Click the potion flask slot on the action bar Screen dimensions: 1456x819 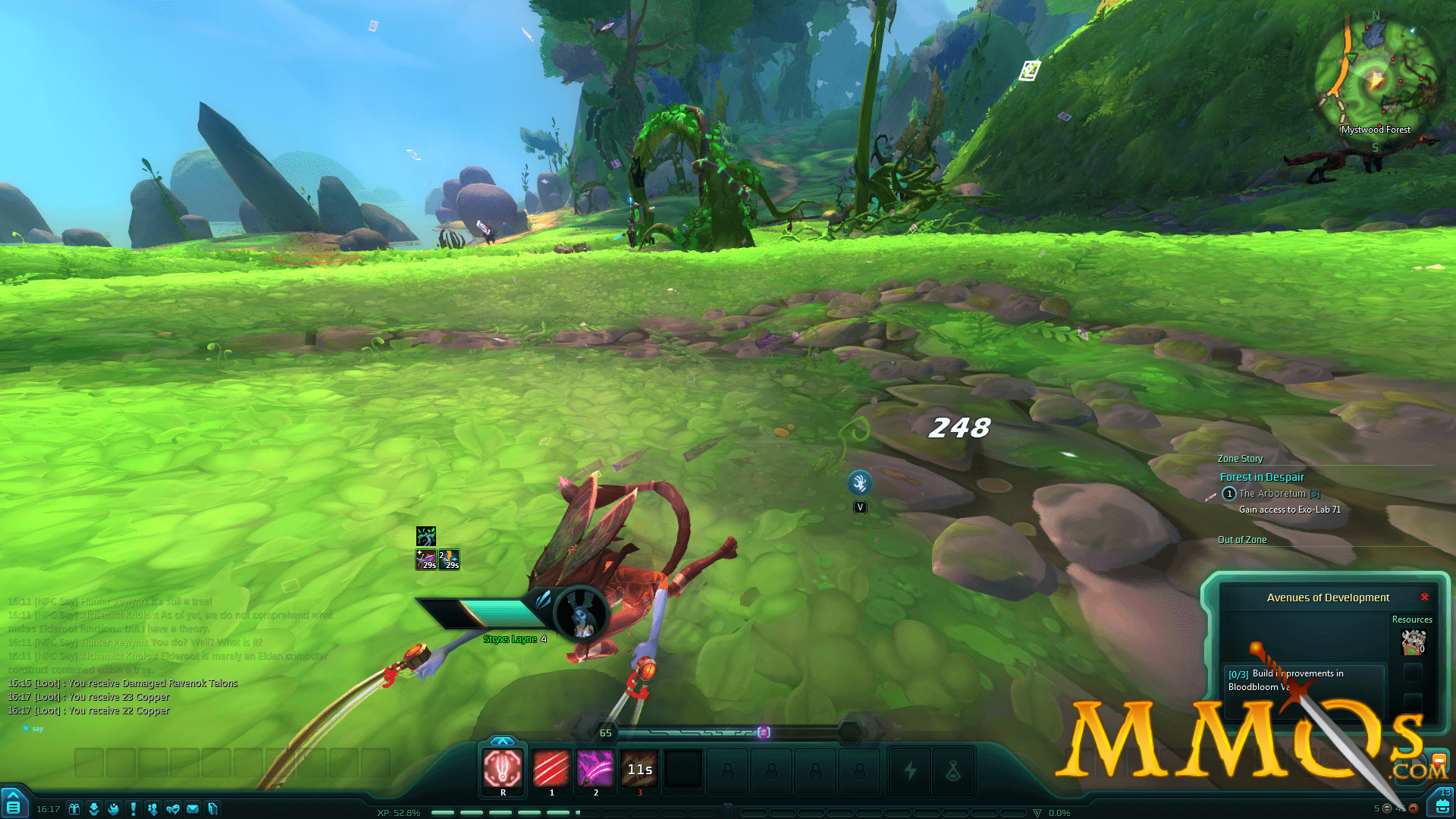coord(953,771)
